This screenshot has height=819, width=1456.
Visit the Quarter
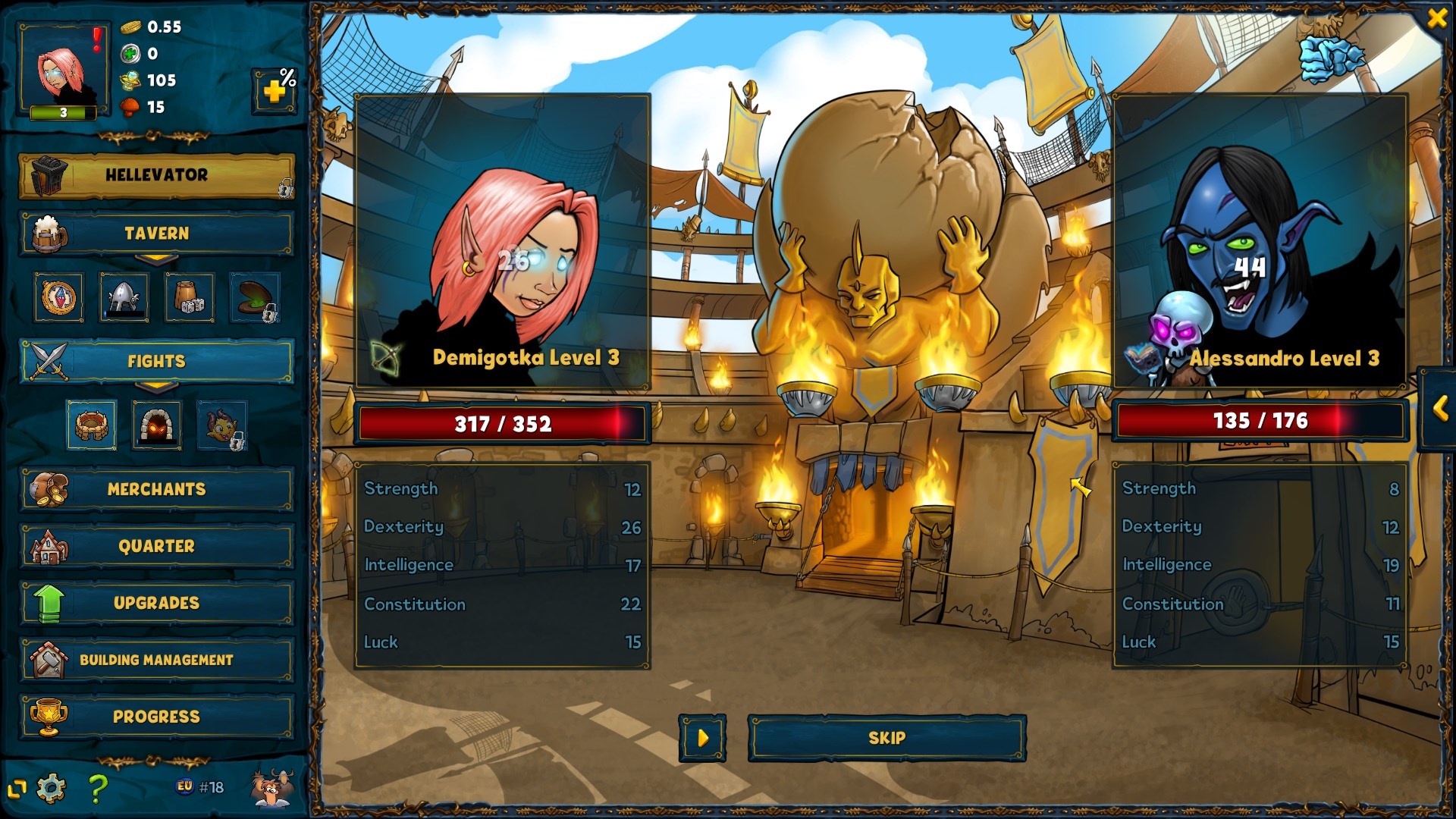point(156,546)
